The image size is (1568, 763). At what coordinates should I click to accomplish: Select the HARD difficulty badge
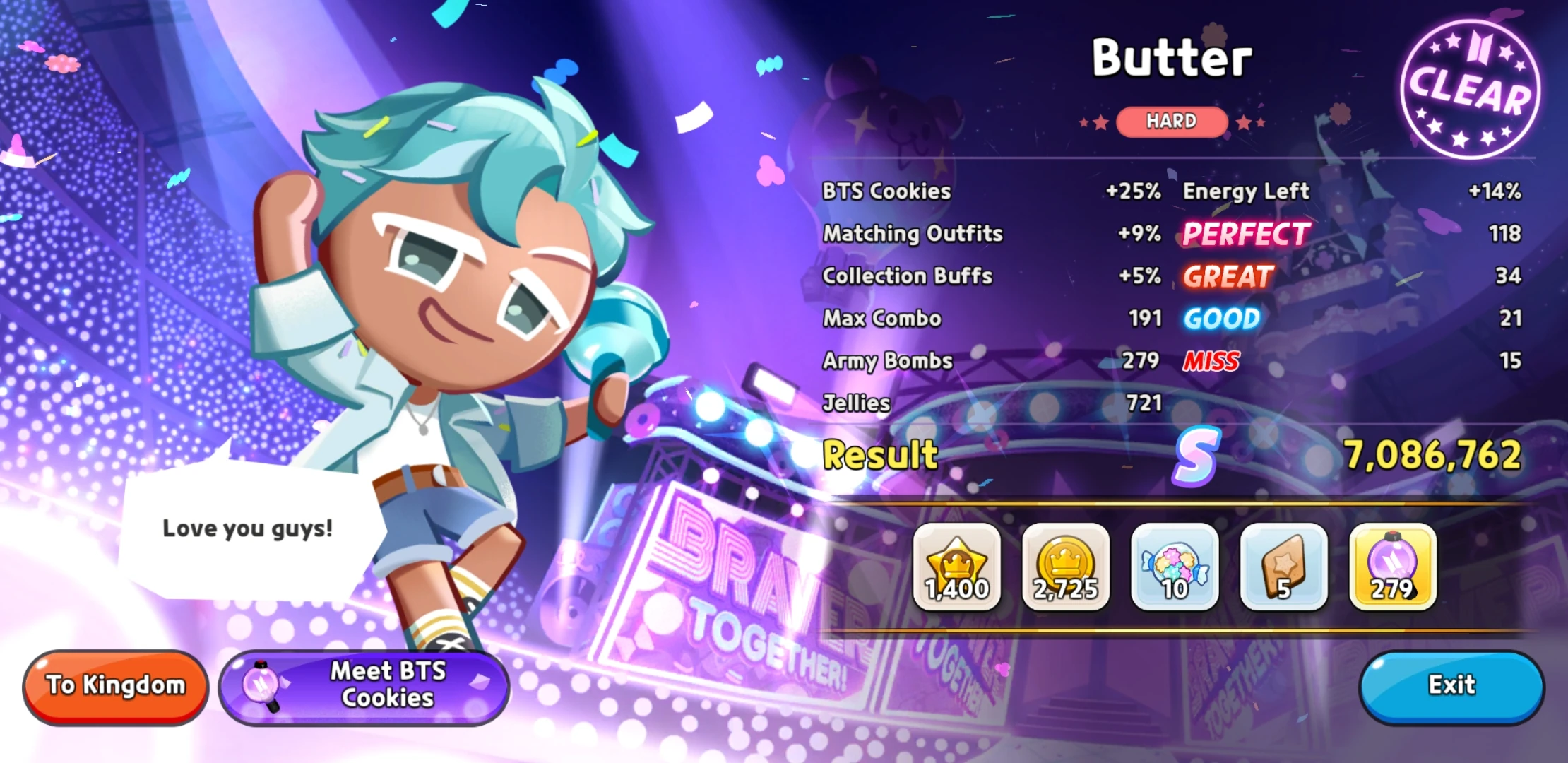pyautogui.click(x=1171, y=121)
